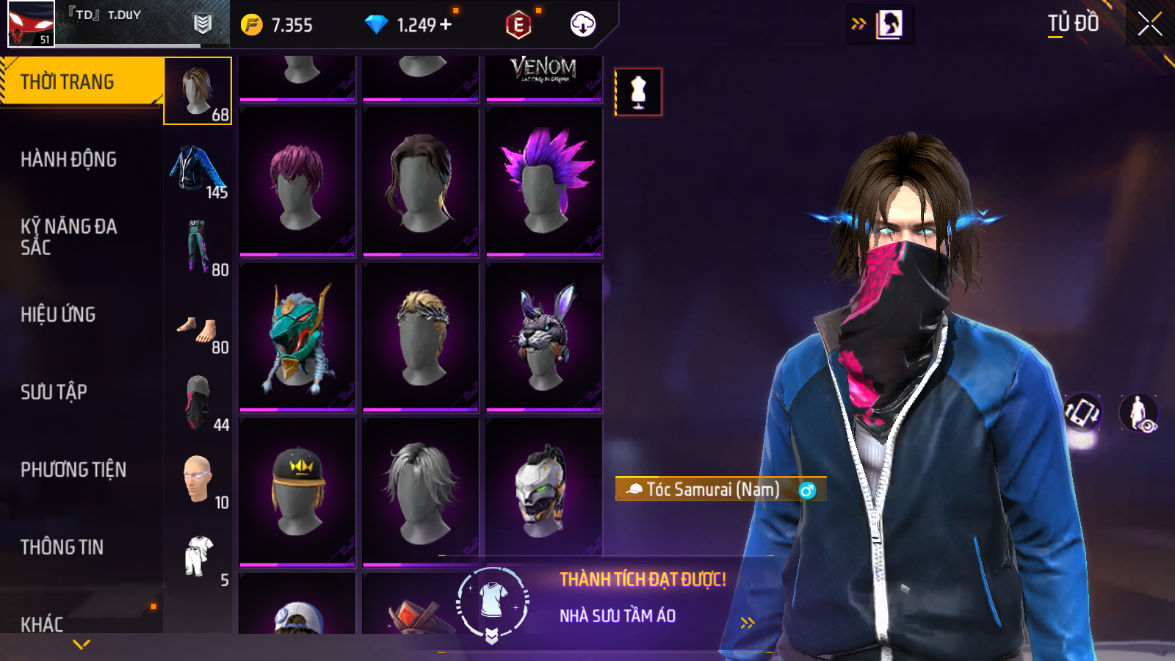Open the Hiệu Ứng category
Image resolution: width=1175 pixels, height=661 pixels.
click(58, 314)
